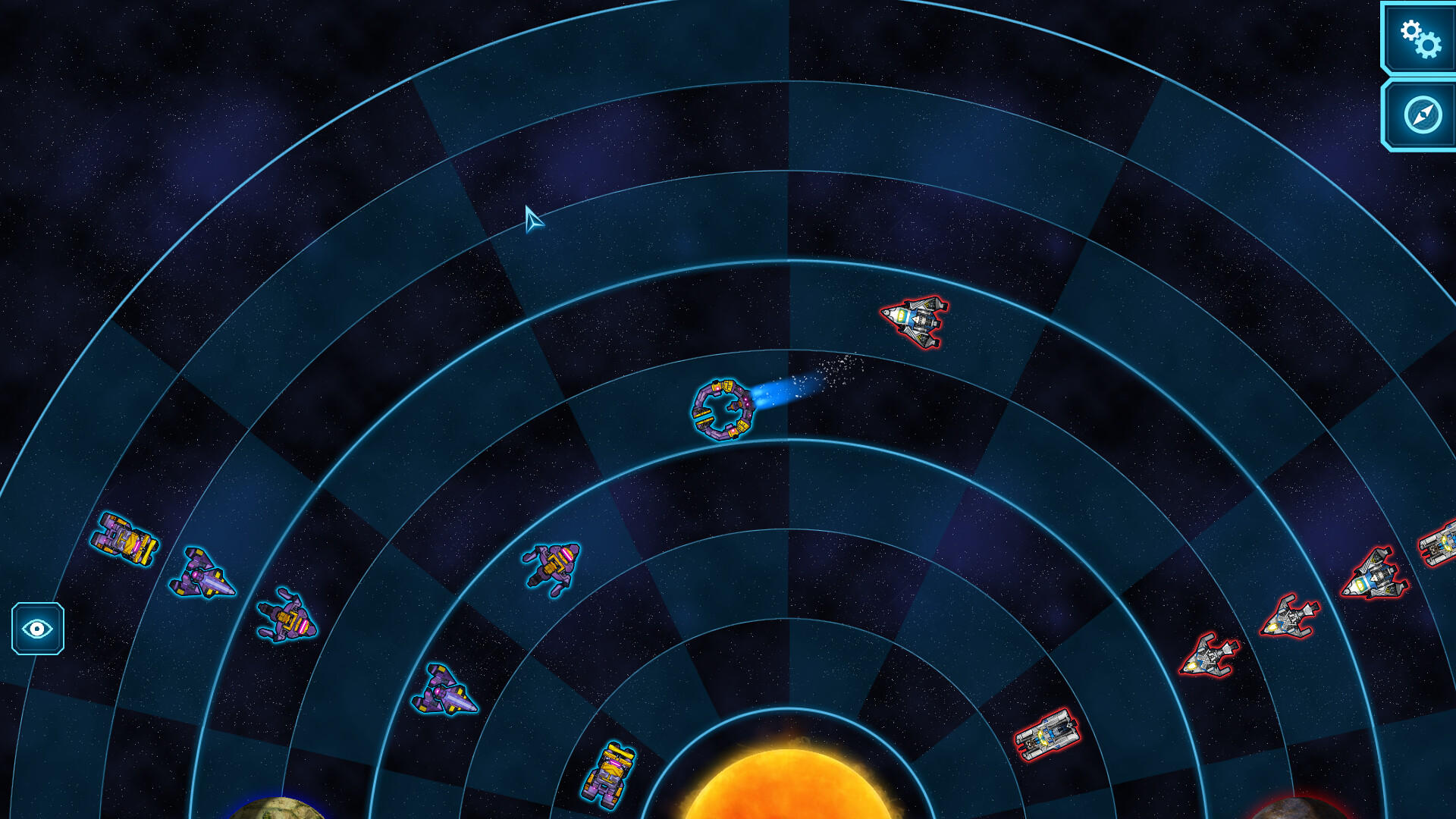The image size is (1456, 819).
Task: Toggle the eye visibility icon on the left
Action: [36, 629]
